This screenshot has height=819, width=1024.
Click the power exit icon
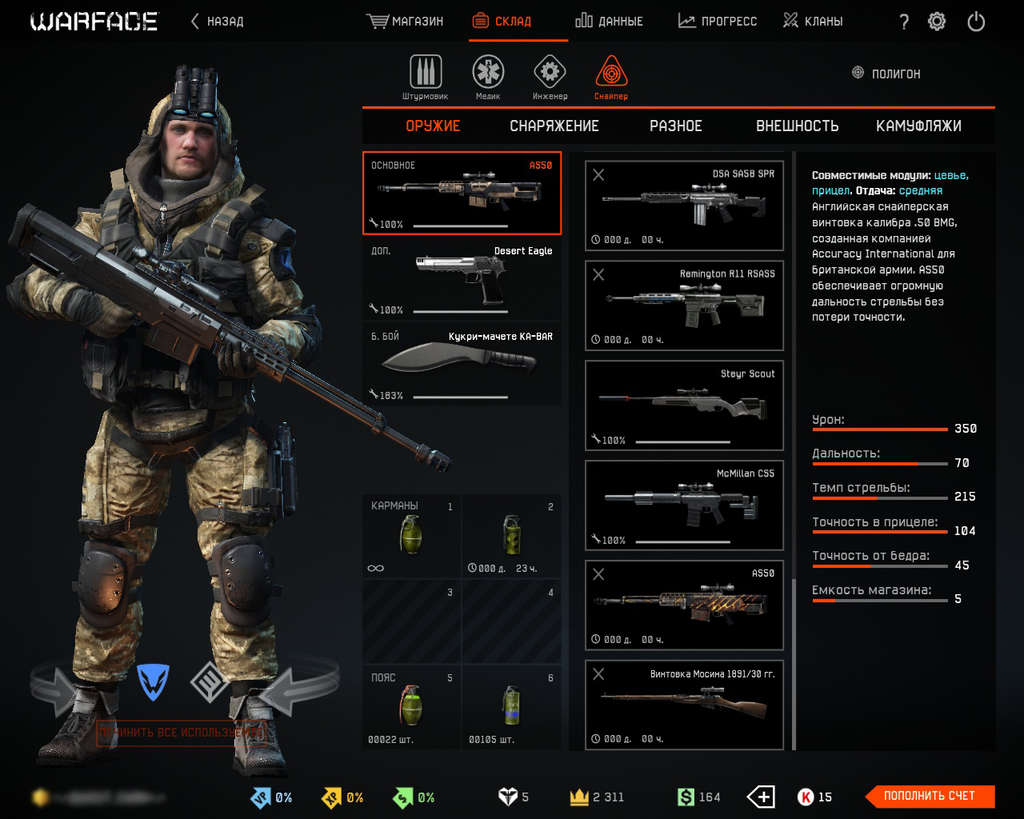(976, 21)
